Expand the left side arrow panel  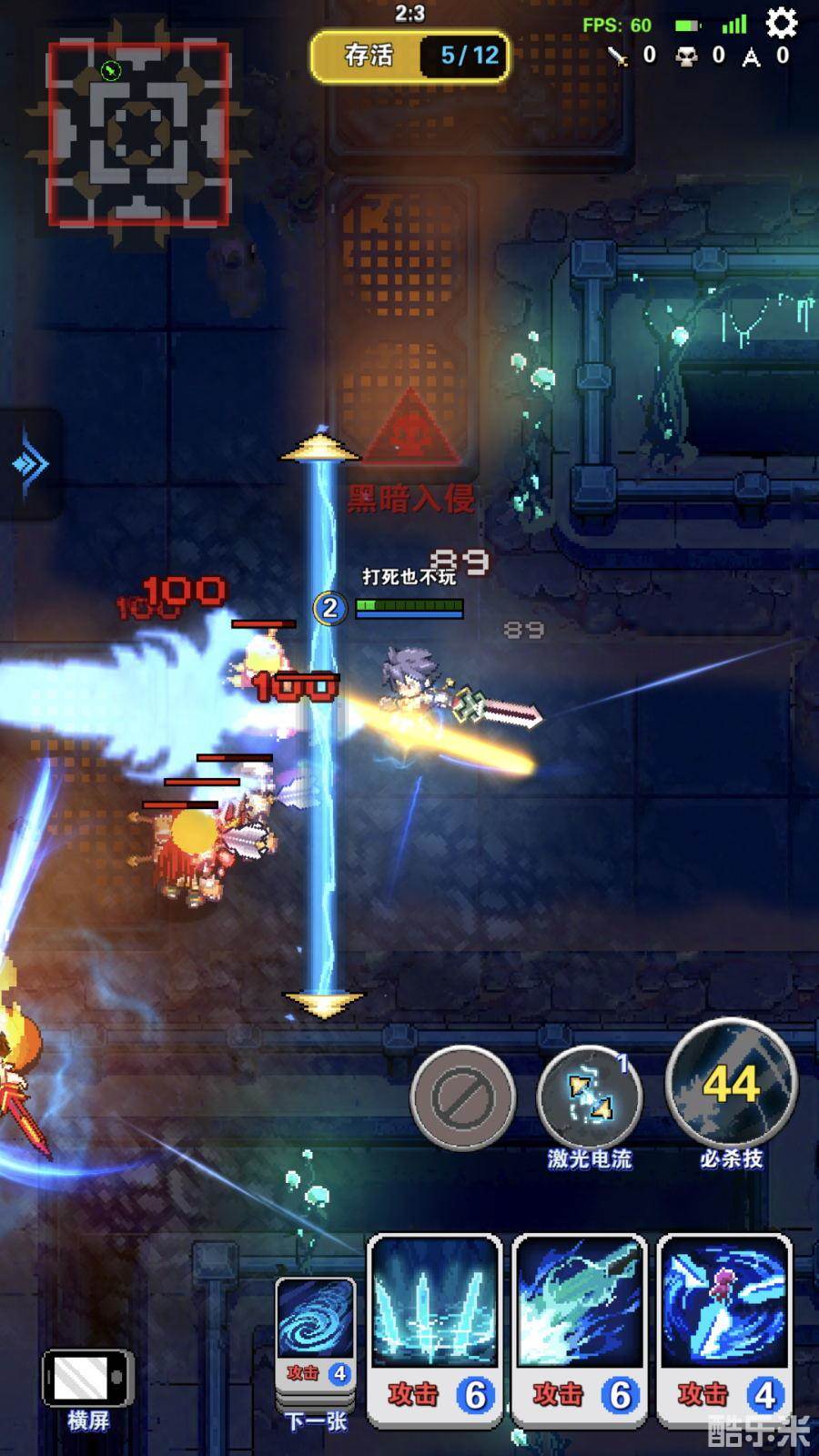(30, 464)
